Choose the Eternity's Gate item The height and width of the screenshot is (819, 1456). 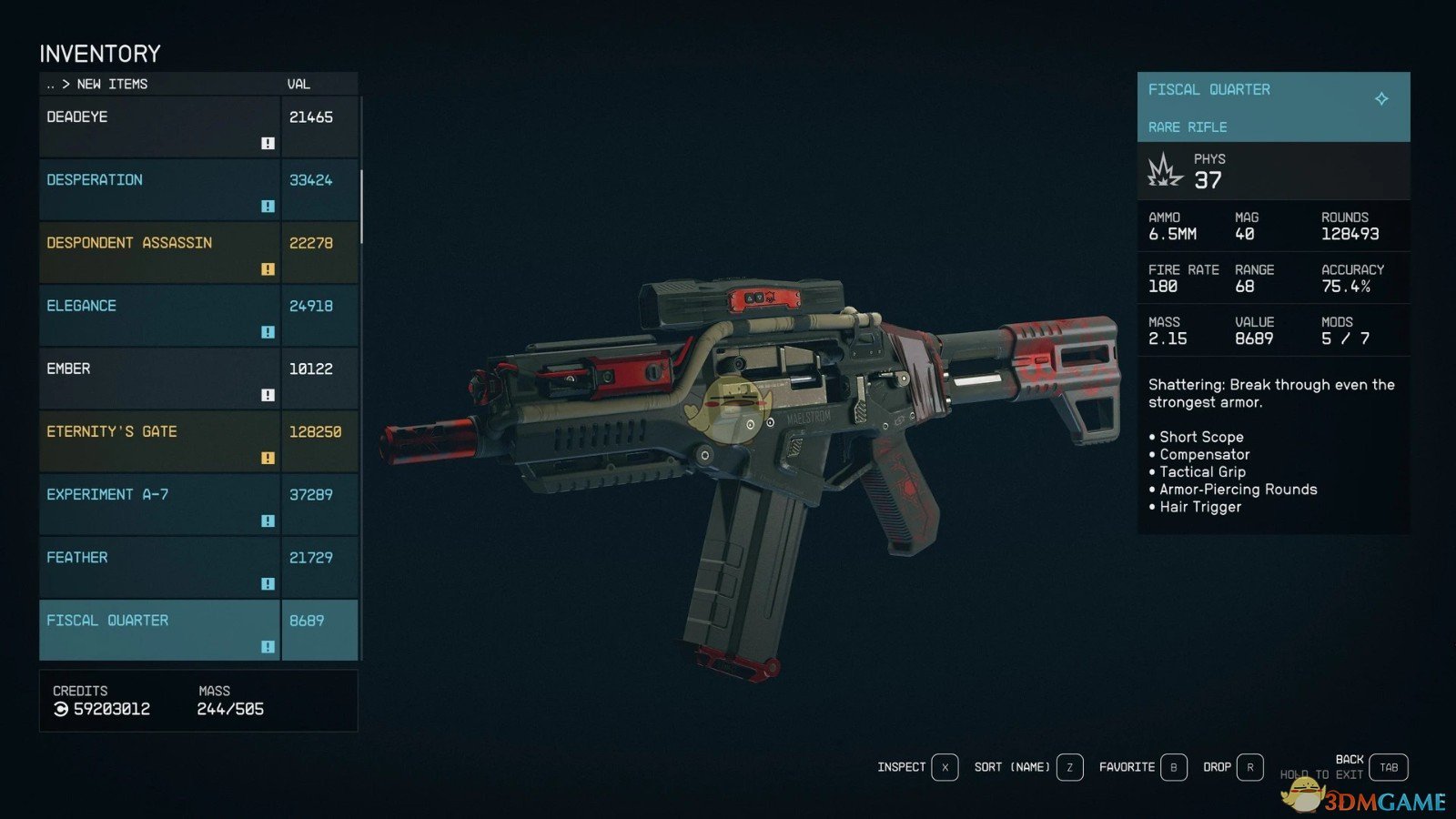coord(159,440)
